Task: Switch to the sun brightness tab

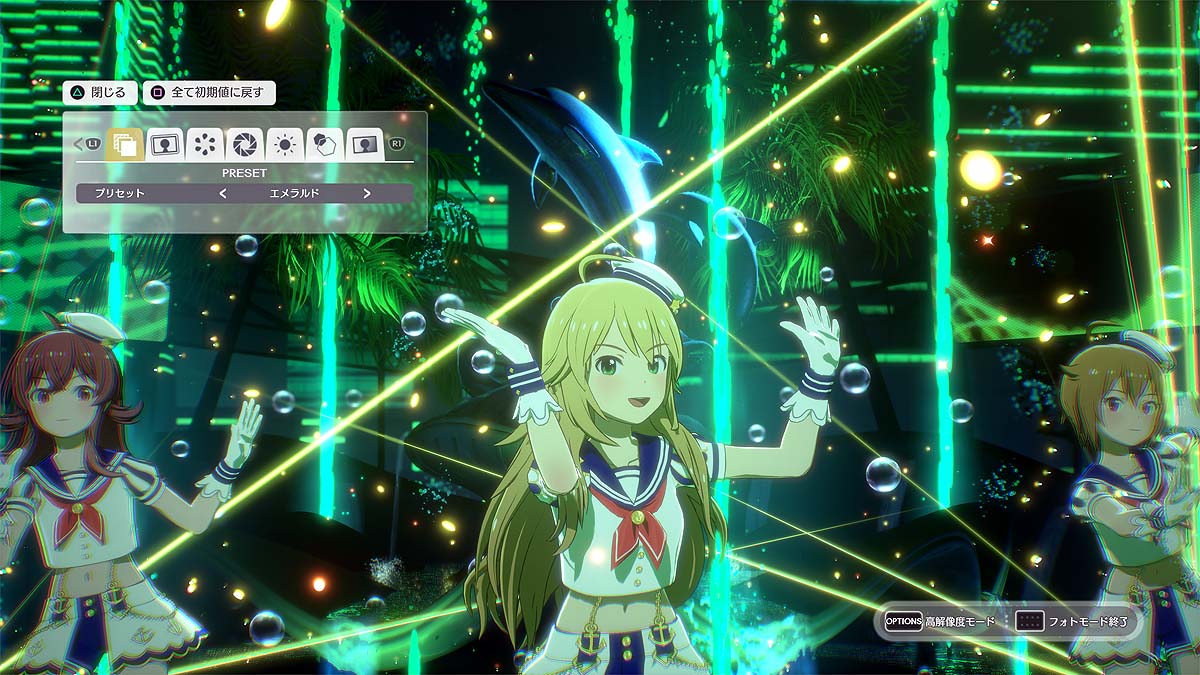Action: tap(285, 145)
